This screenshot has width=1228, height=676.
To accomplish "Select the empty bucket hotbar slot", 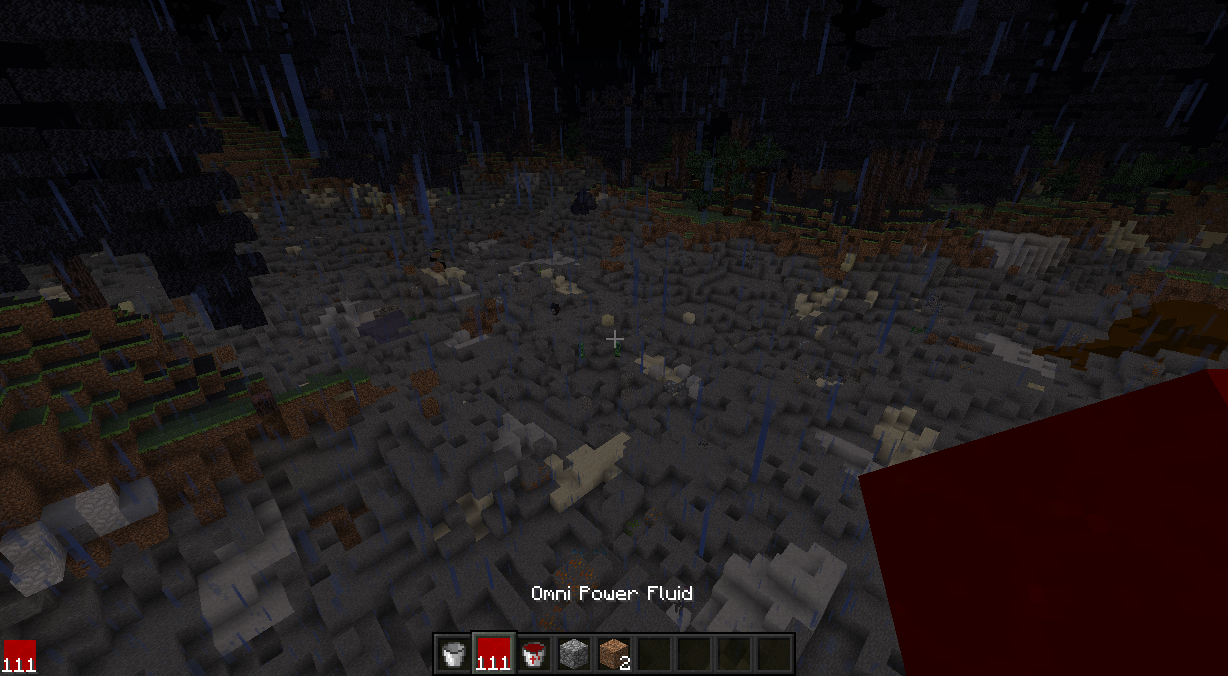I will 453,654.
